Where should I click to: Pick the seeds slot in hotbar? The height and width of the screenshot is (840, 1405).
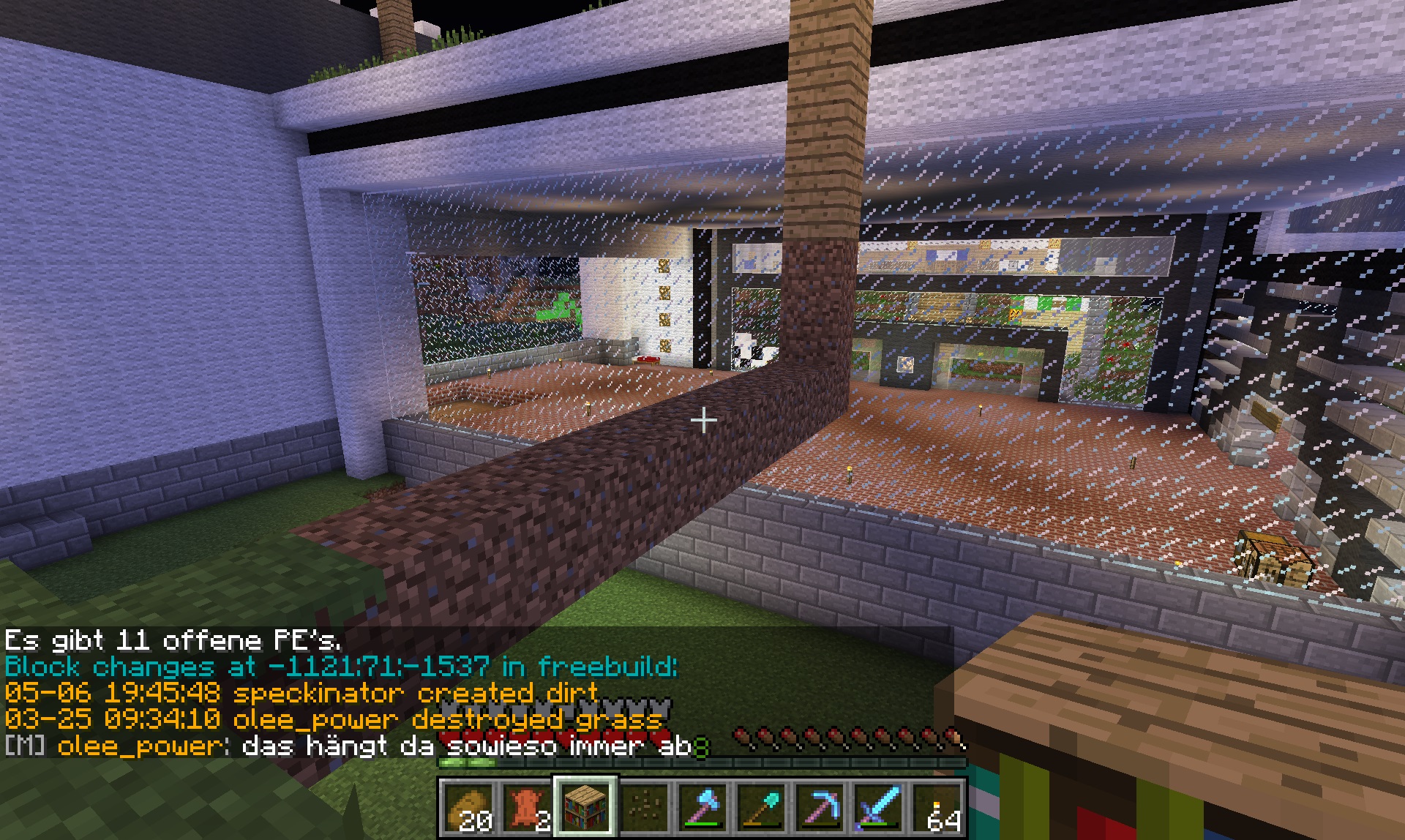click(645, 808)
